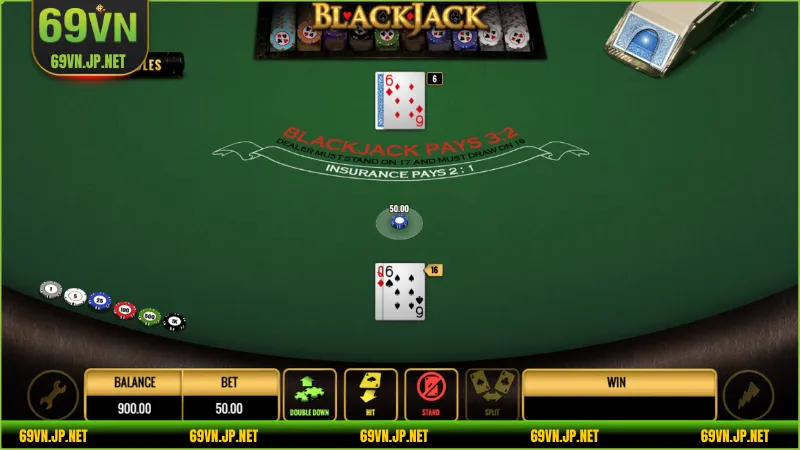Open the 69VN site logo
Screen dimensions: 800x450
pyautogui.click(x=88, y=37)
